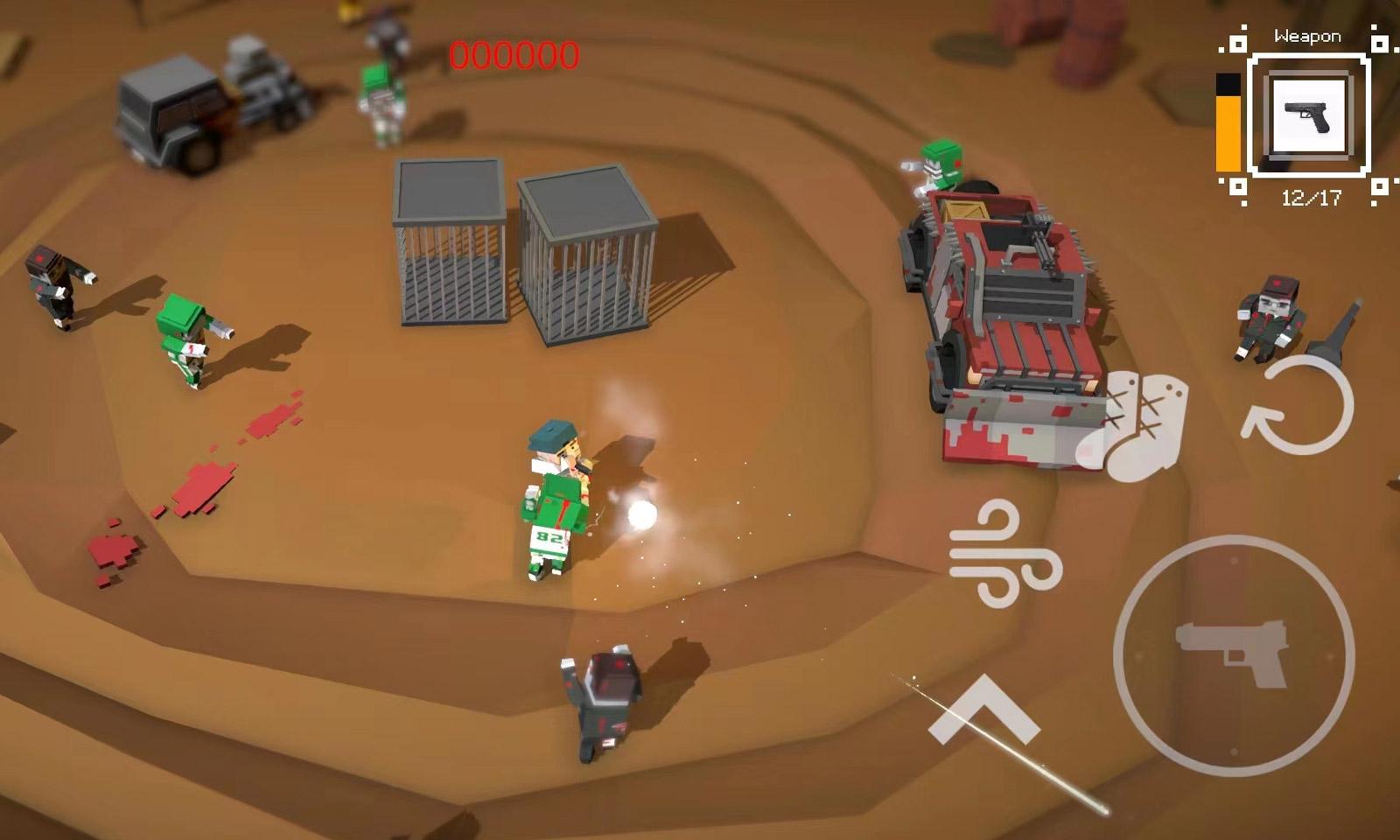
Task: Tap the pistol fire button
Action: tap(1233, 654)
